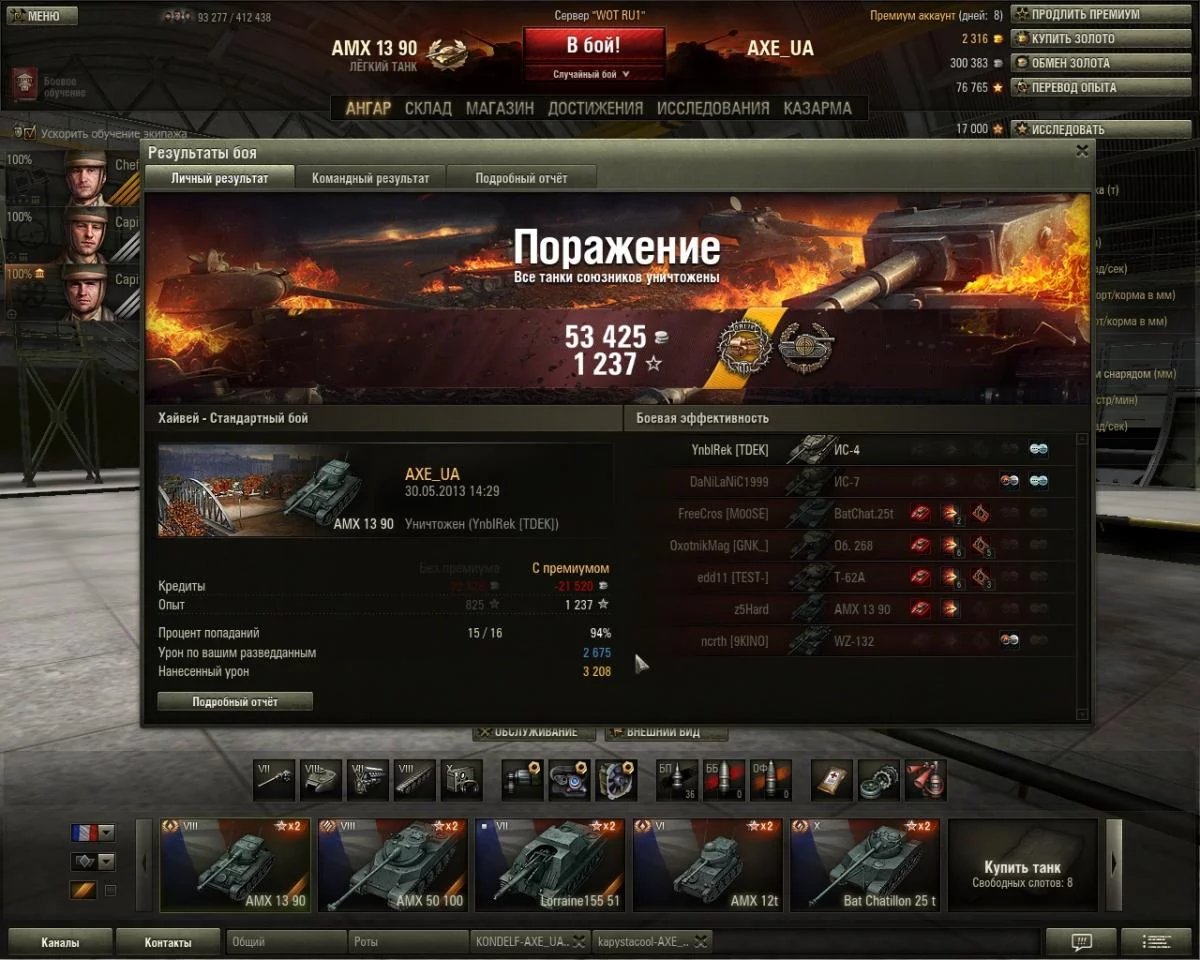Open the Подробный отчёт tab
The width and height of the screenshot is (1200, 960).
coord(521,178)
